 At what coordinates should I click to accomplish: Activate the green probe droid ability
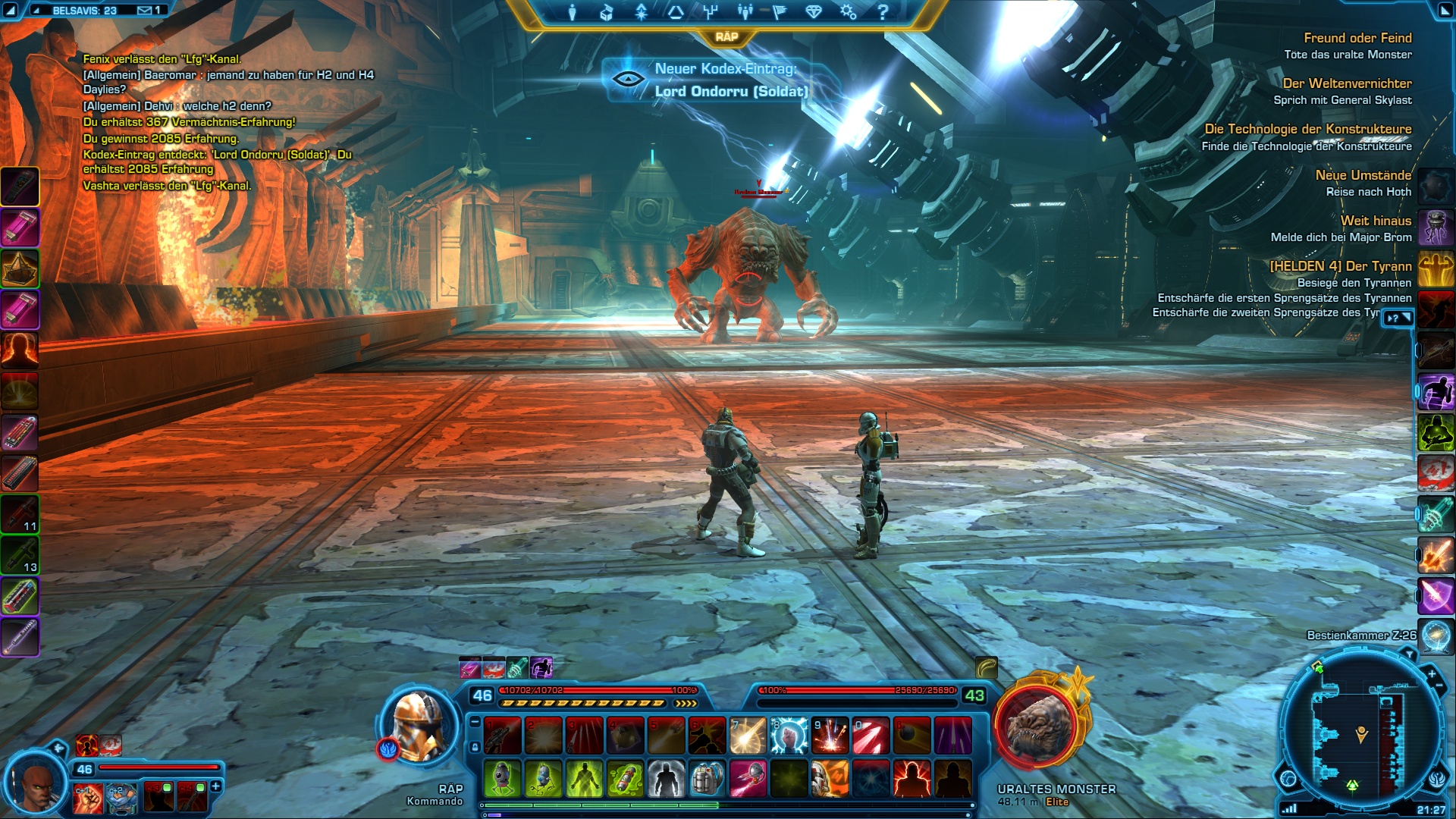click(x=502, y=779)
